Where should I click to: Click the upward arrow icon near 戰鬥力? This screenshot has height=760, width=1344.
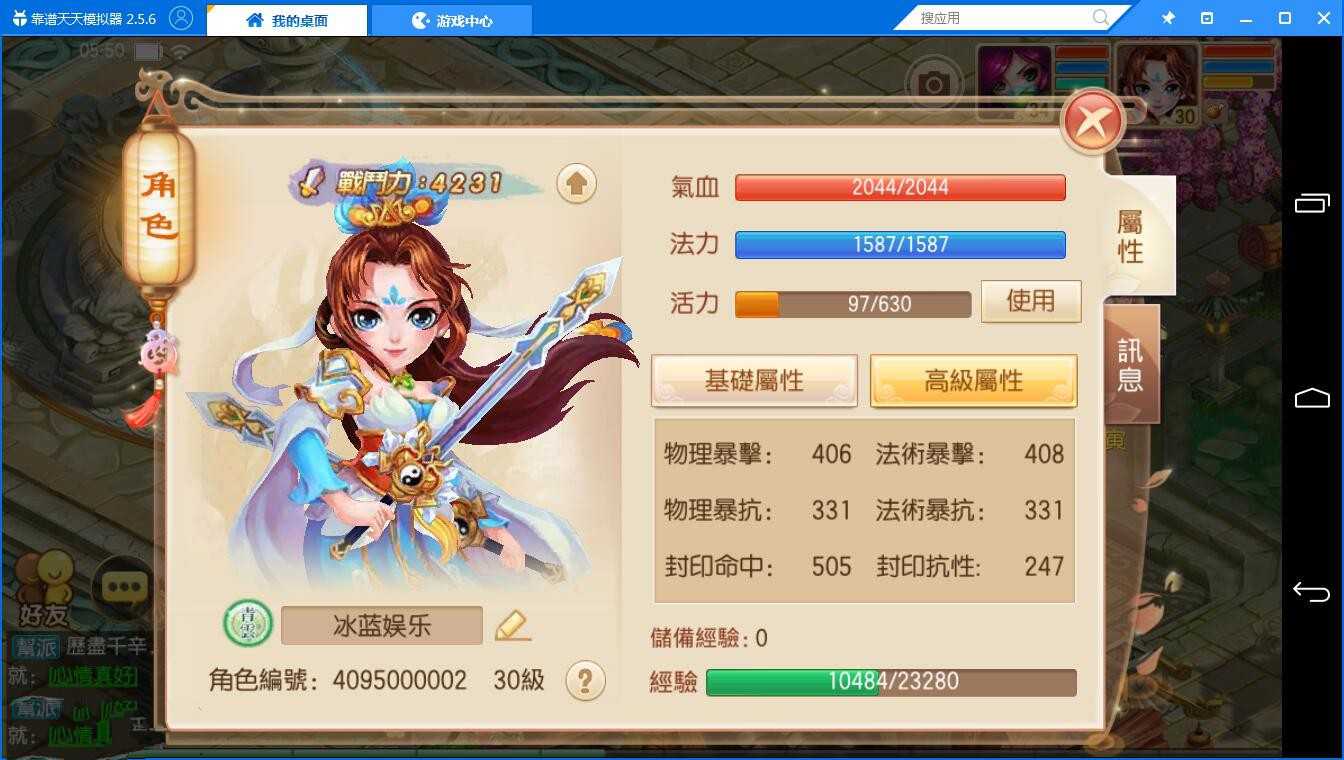[x=576, y=185]
